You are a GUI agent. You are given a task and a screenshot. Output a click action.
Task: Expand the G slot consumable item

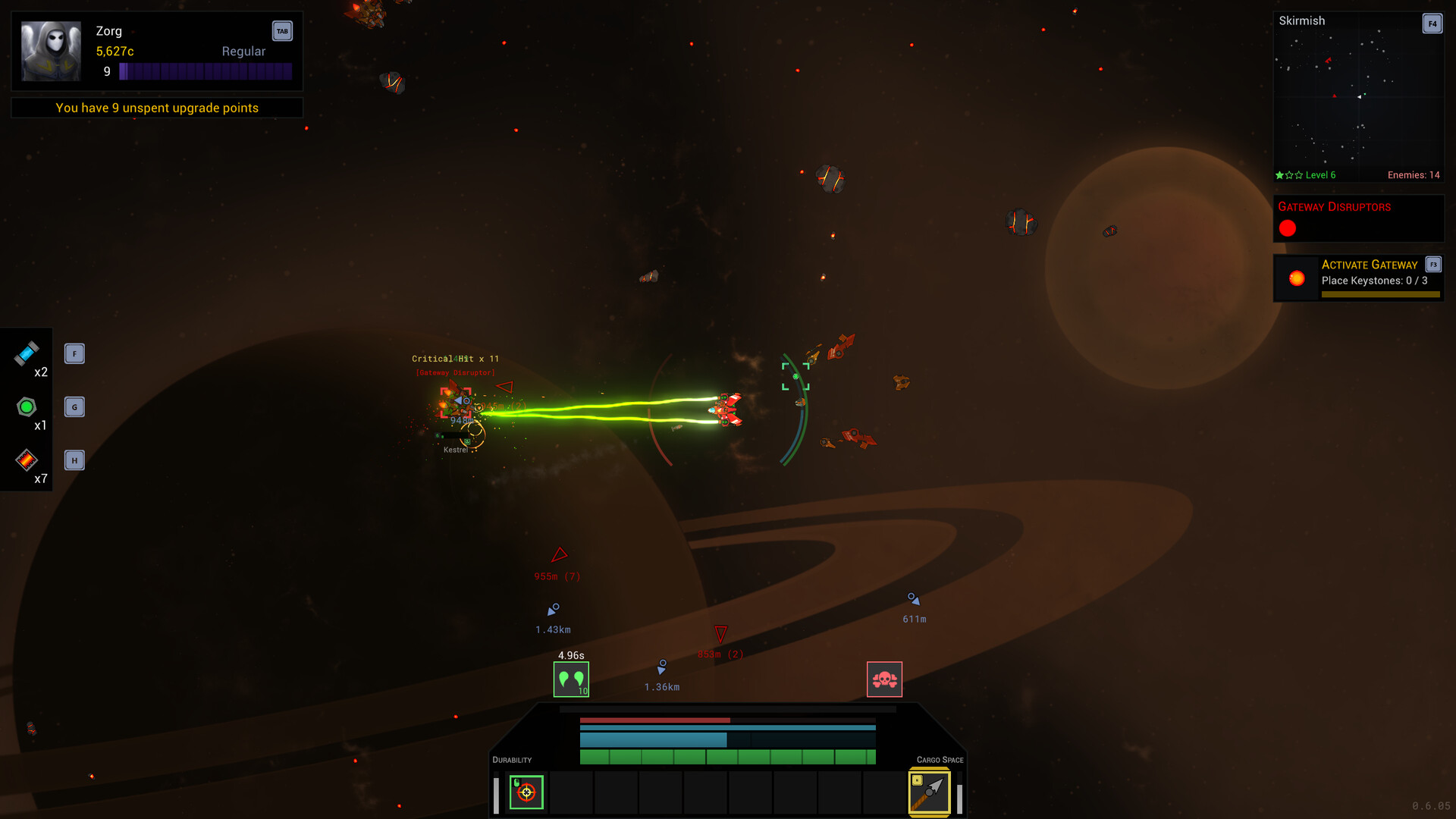click(74, 406)
